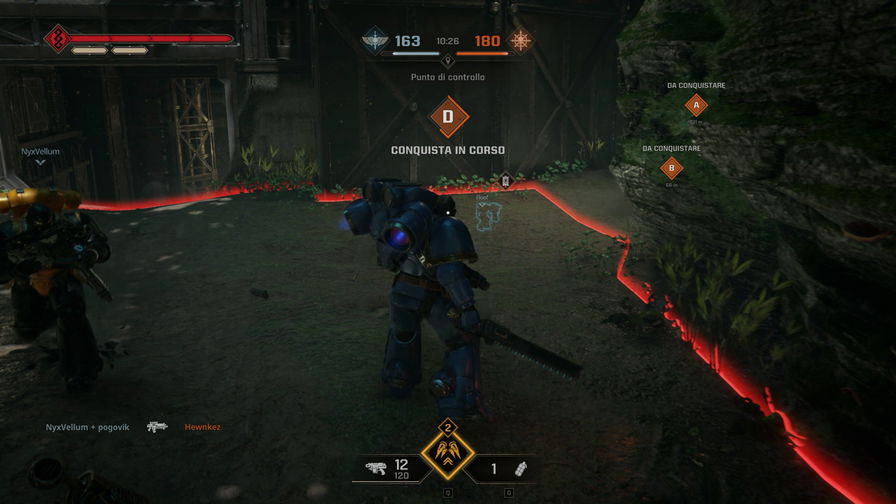This screenshot has width=896, height=504.
Task: Click the point B objective marker
Action: click(x=672, y=168)
